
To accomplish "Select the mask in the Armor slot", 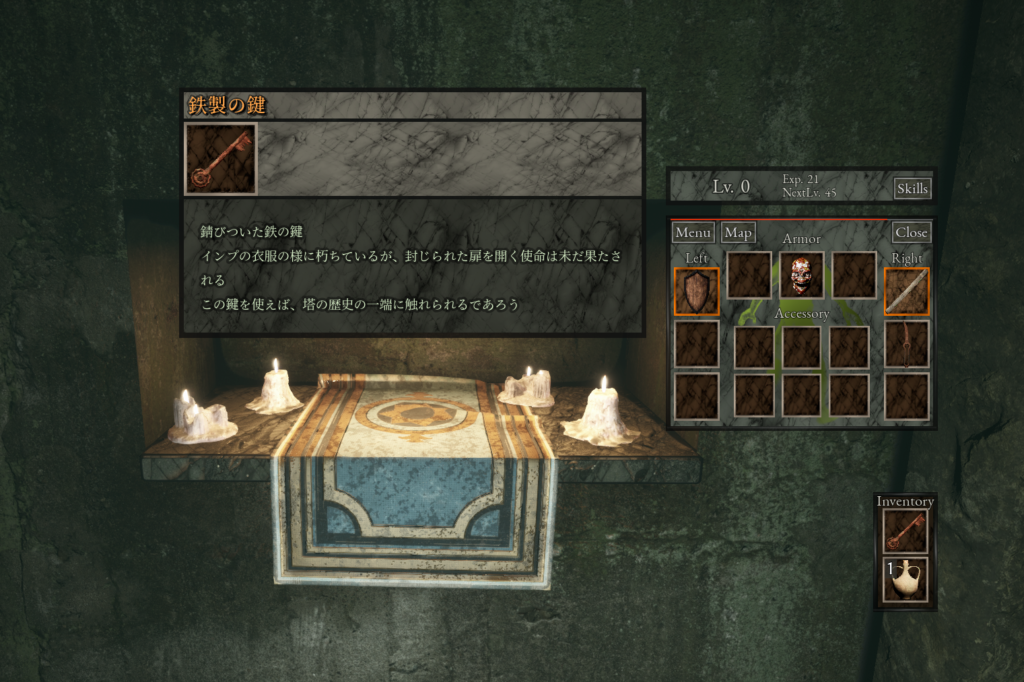I will (801, 275).
